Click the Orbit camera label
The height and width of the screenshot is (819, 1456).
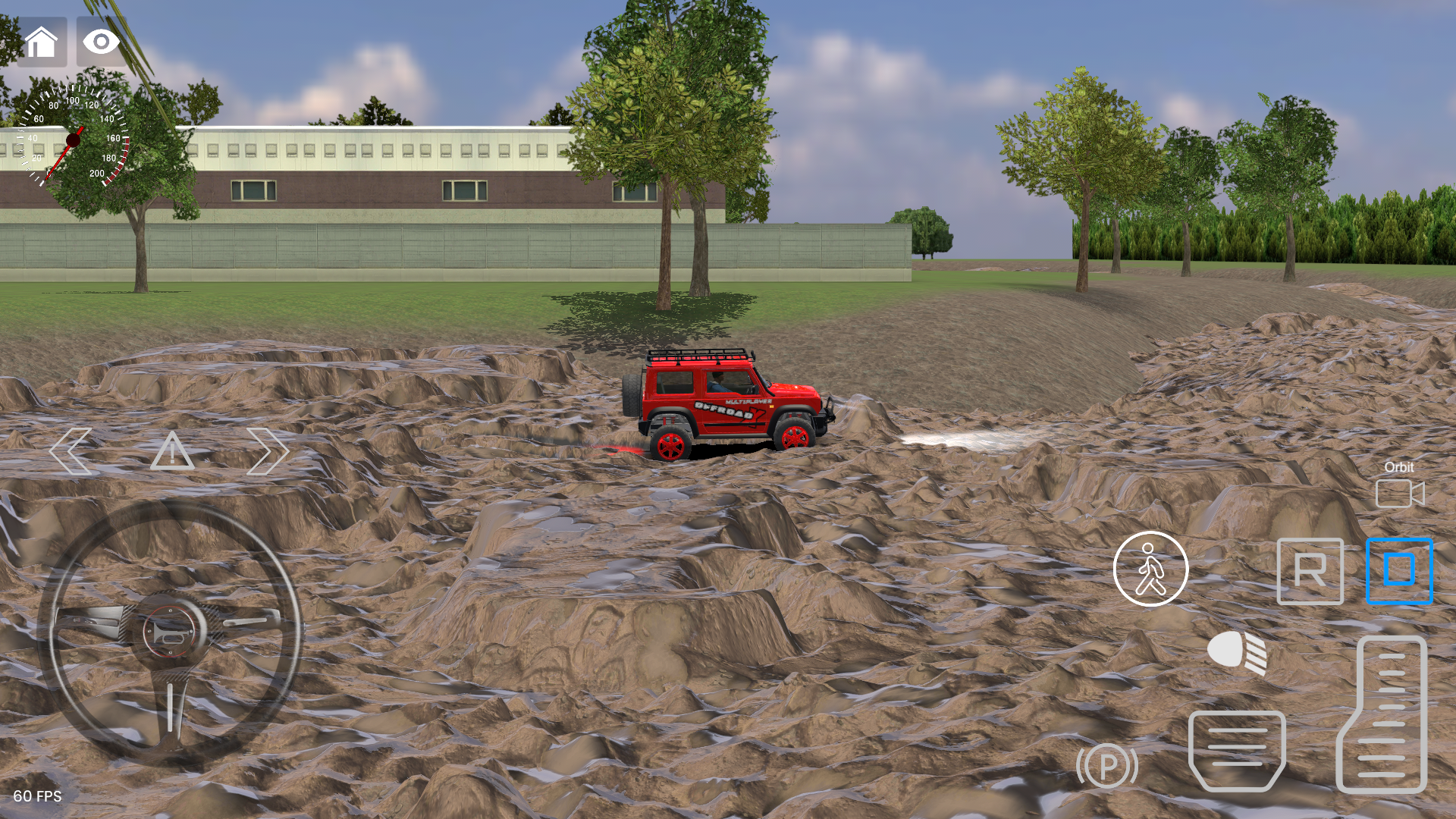1399,468
